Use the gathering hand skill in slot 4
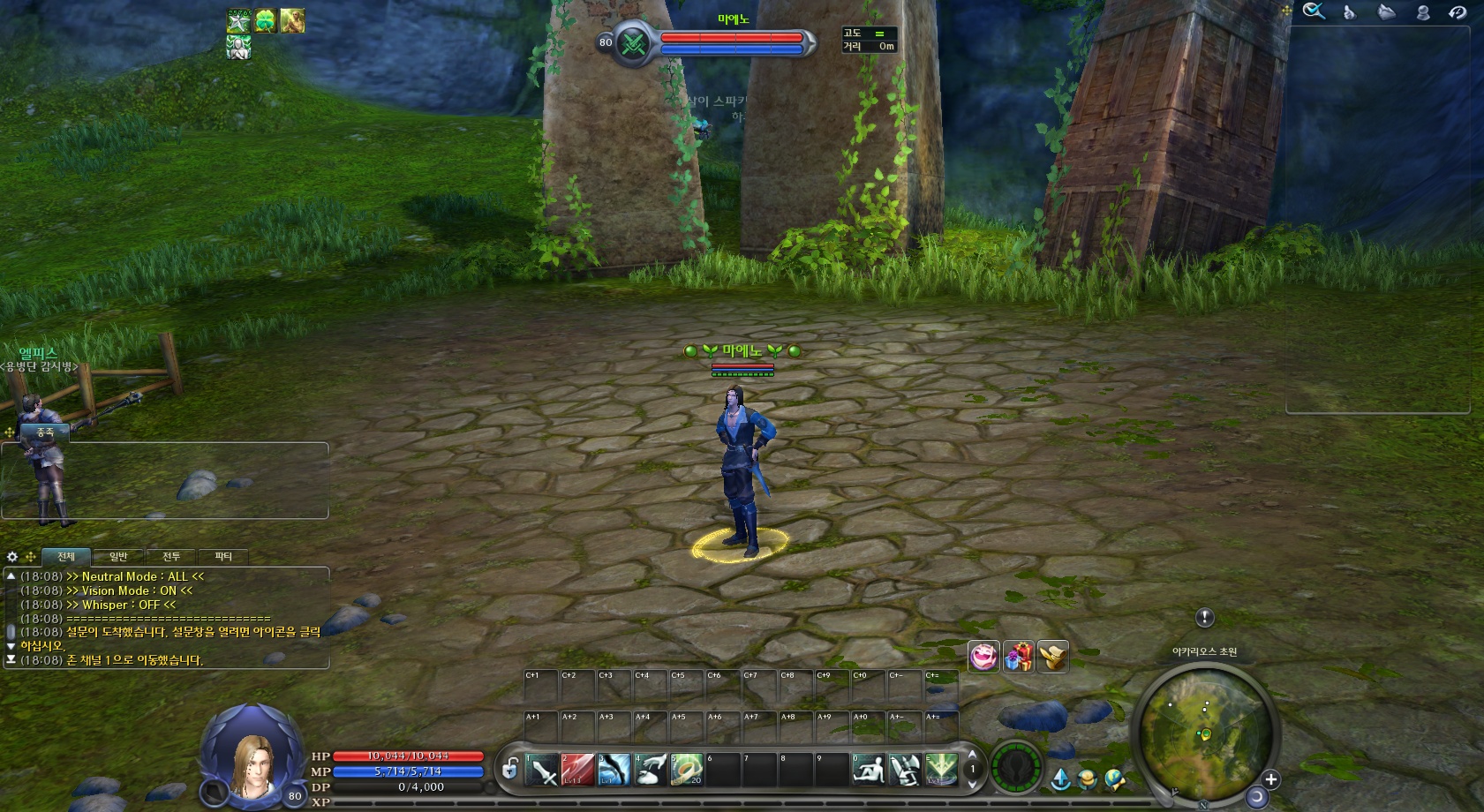Viewport: 1484px width, 812px height. tap(651, 770)
